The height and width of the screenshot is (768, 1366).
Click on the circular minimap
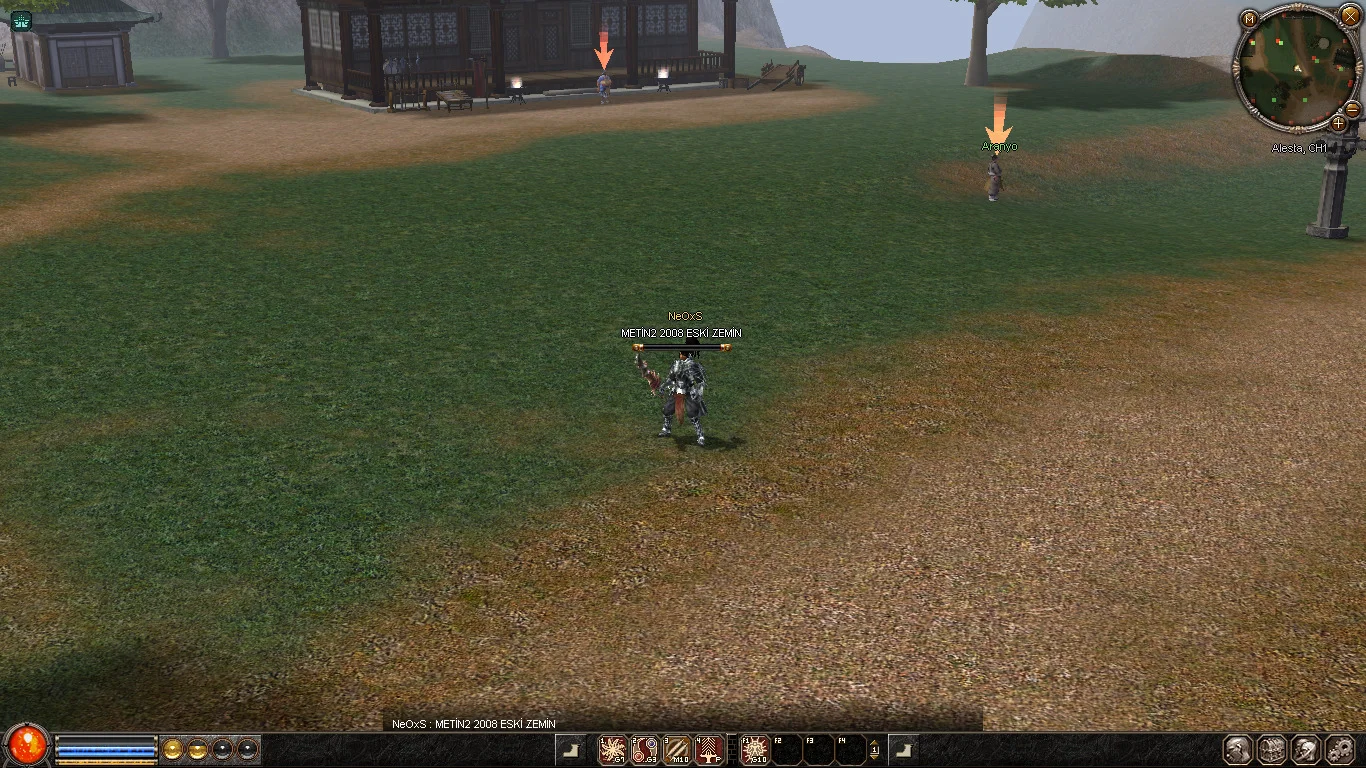coord(1294,72)
